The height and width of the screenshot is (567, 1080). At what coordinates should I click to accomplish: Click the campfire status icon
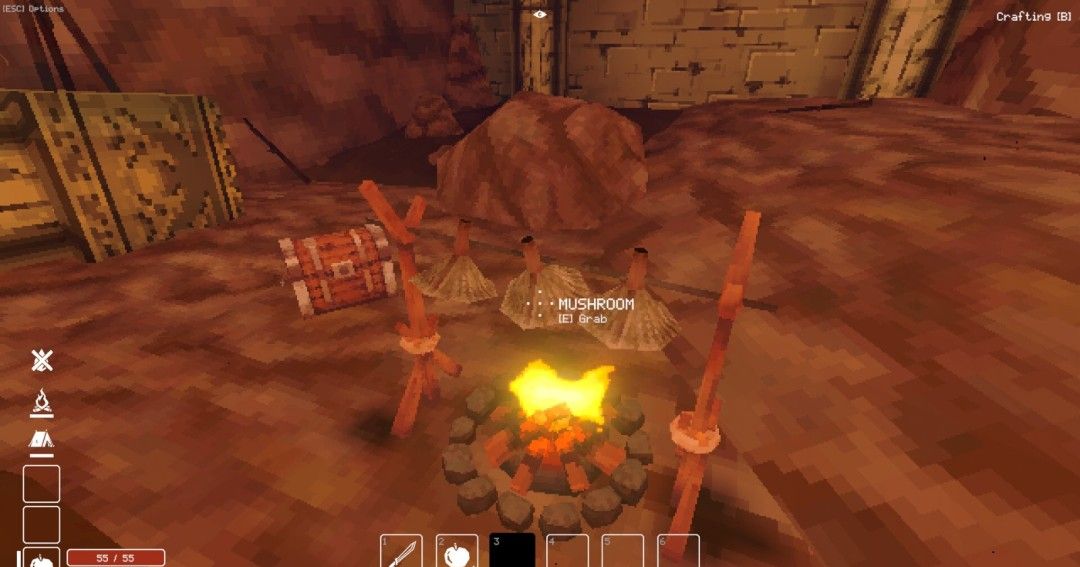(x=42, y=402)
